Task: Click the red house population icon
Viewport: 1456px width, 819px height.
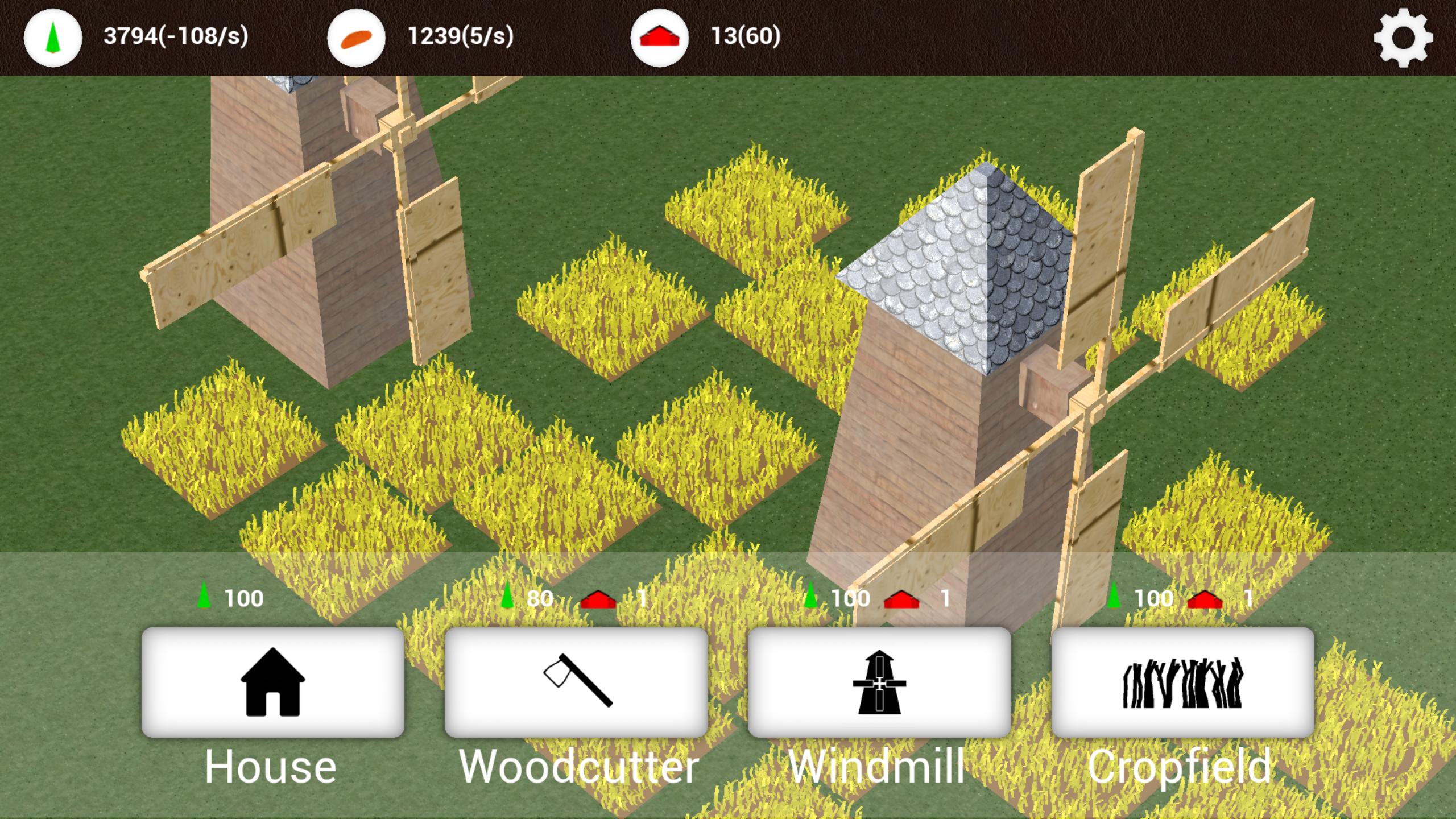Action: [x=659, y=38]
